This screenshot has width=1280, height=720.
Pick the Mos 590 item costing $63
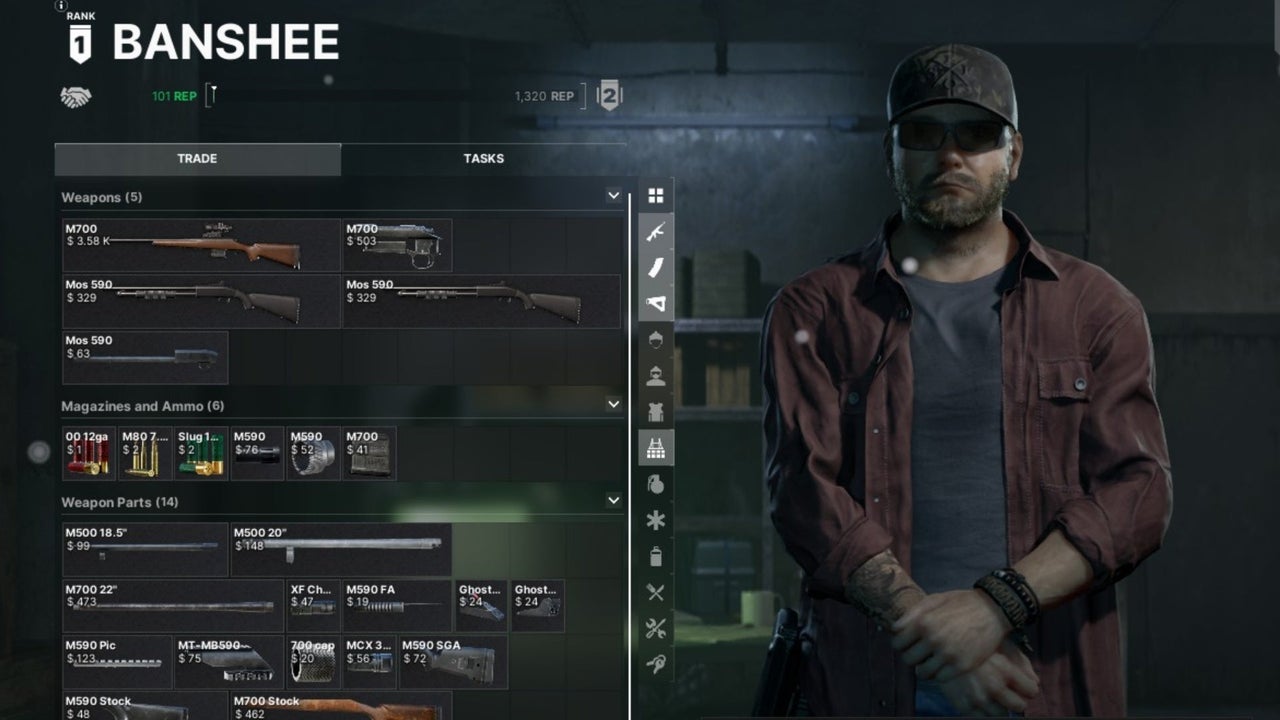click(x=145, y=358)
